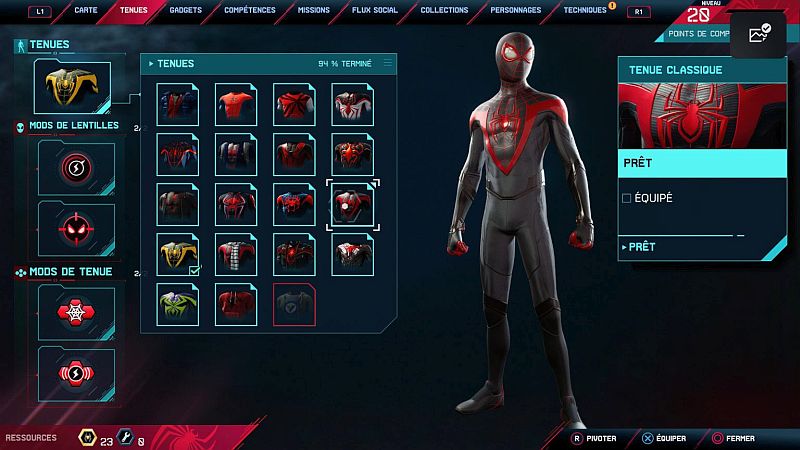This screenshot has width=800, height=450.
Task: Open the Gadgets tab
Action: (x=185, y=10)
